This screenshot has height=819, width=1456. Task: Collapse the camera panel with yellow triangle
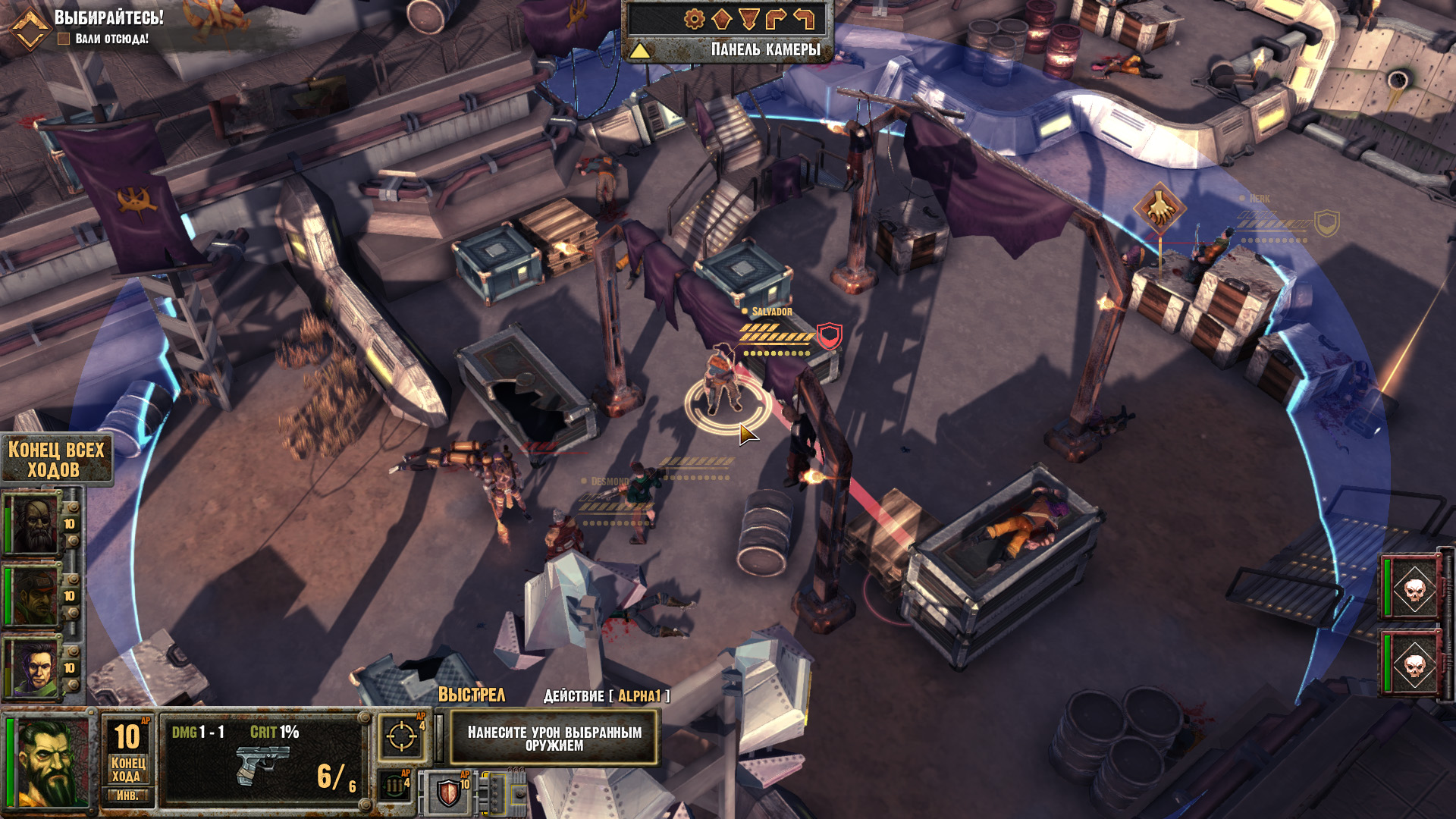pos(639,51)
